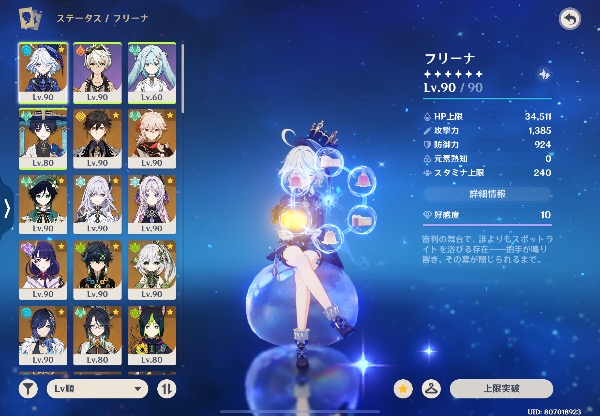Image resolution: width=600 pixels, height=416 pixels.
Task: Choose the Lv.60 teal-haired character portrait
Action: (150, 70)
